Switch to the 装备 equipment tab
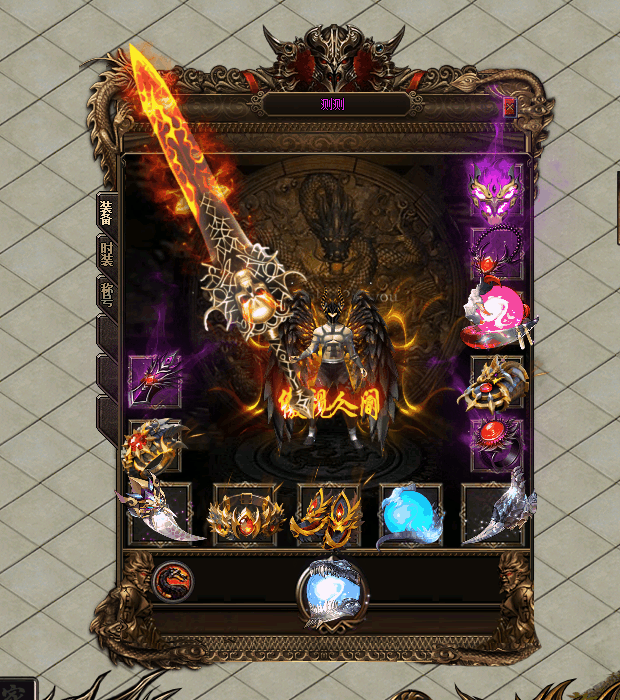Image resolution: width=620 pixels, height=700 pixels. tap(106, 211)
